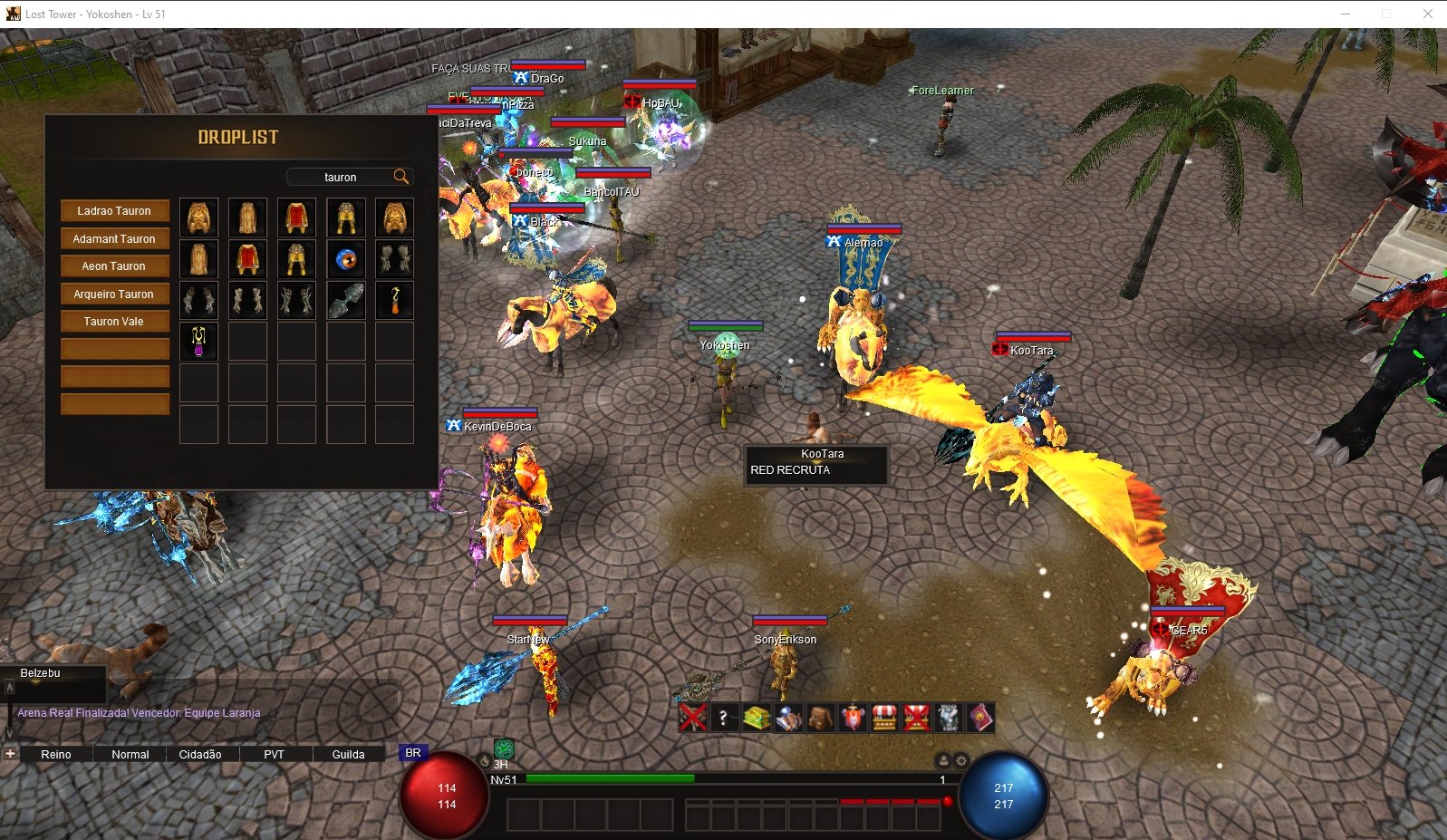Open the market stall shop icon

pos(883,719)
